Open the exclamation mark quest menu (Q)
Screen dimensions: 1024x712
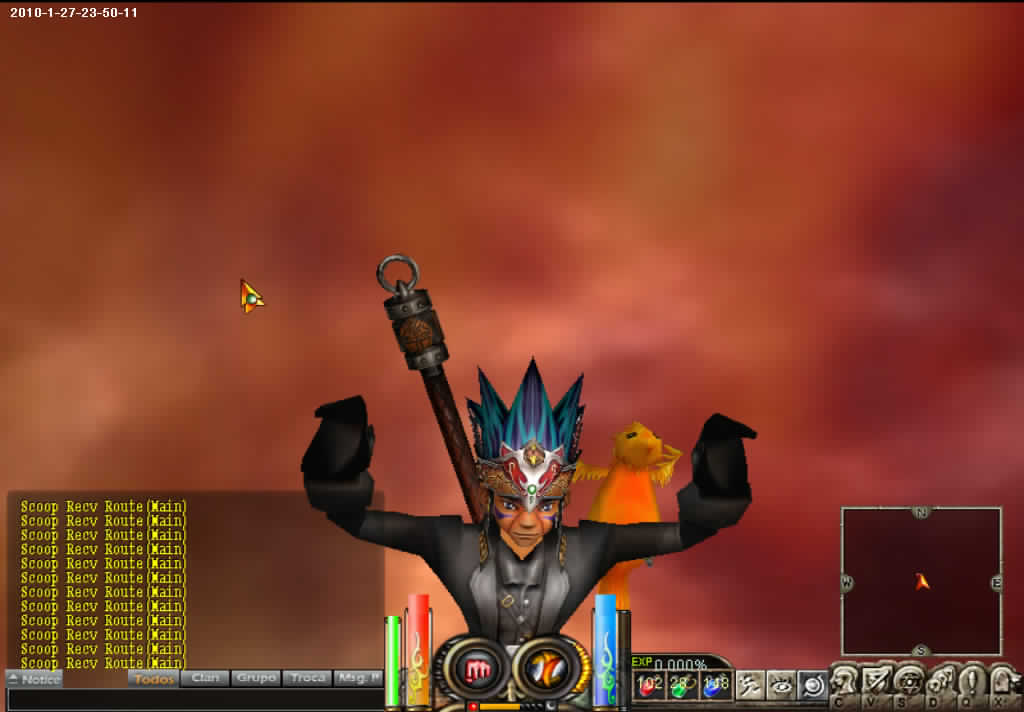pyautogui.click(x=971, y=684)
